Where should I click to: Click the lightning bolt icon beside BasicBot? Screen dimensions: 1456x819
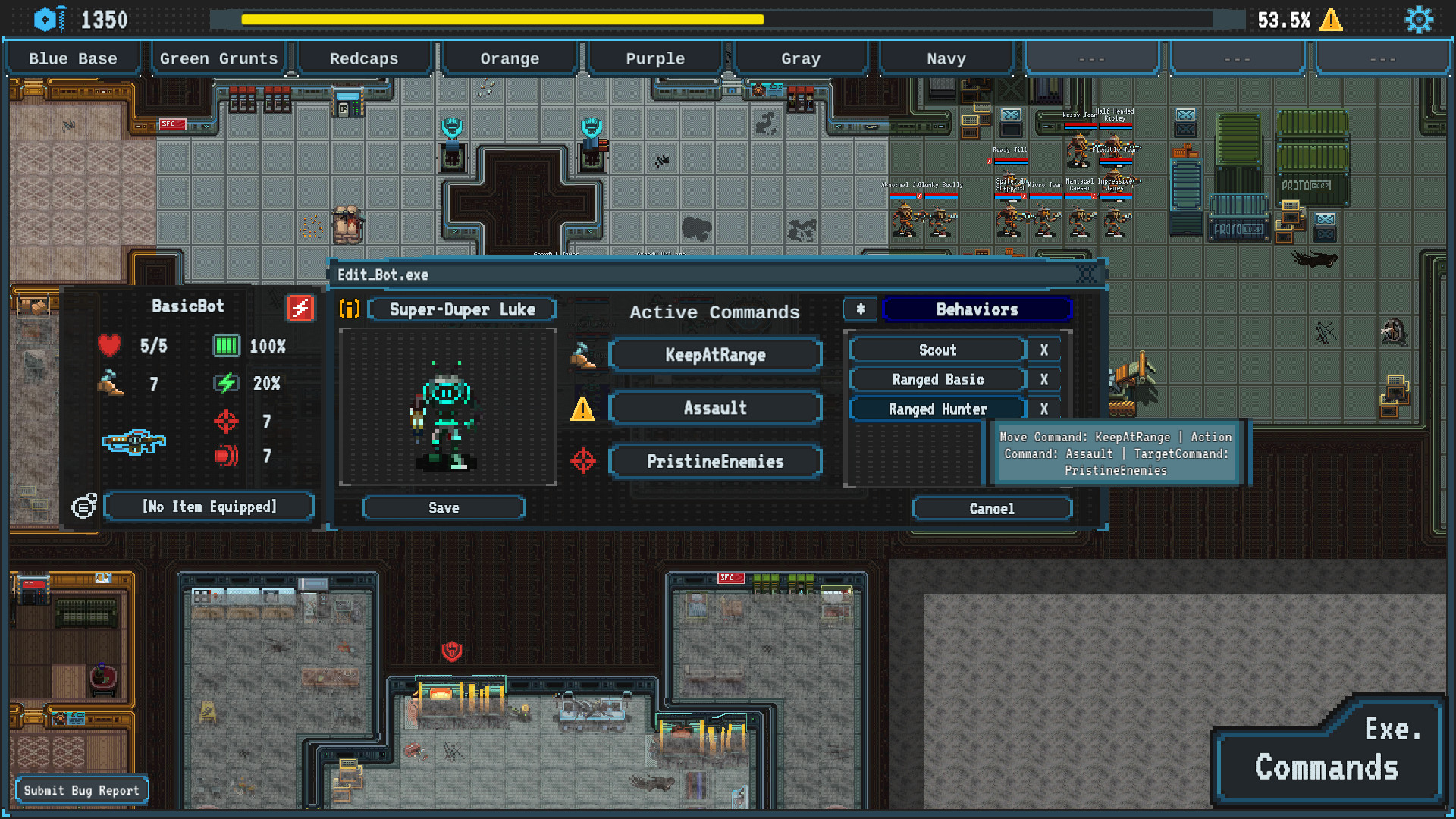[300, 306]
